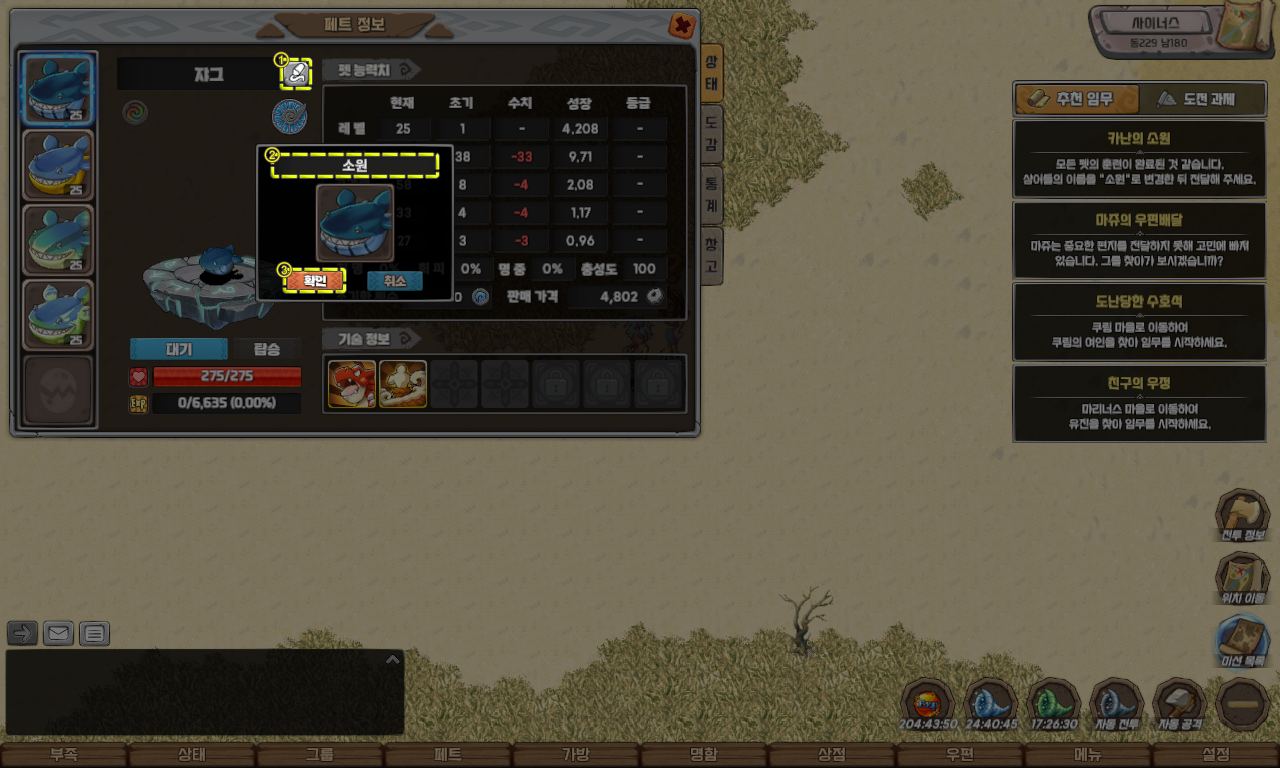Screen dimensions: 1280x768
Task: Click the 소원 name input field
Action: (355, 166)
